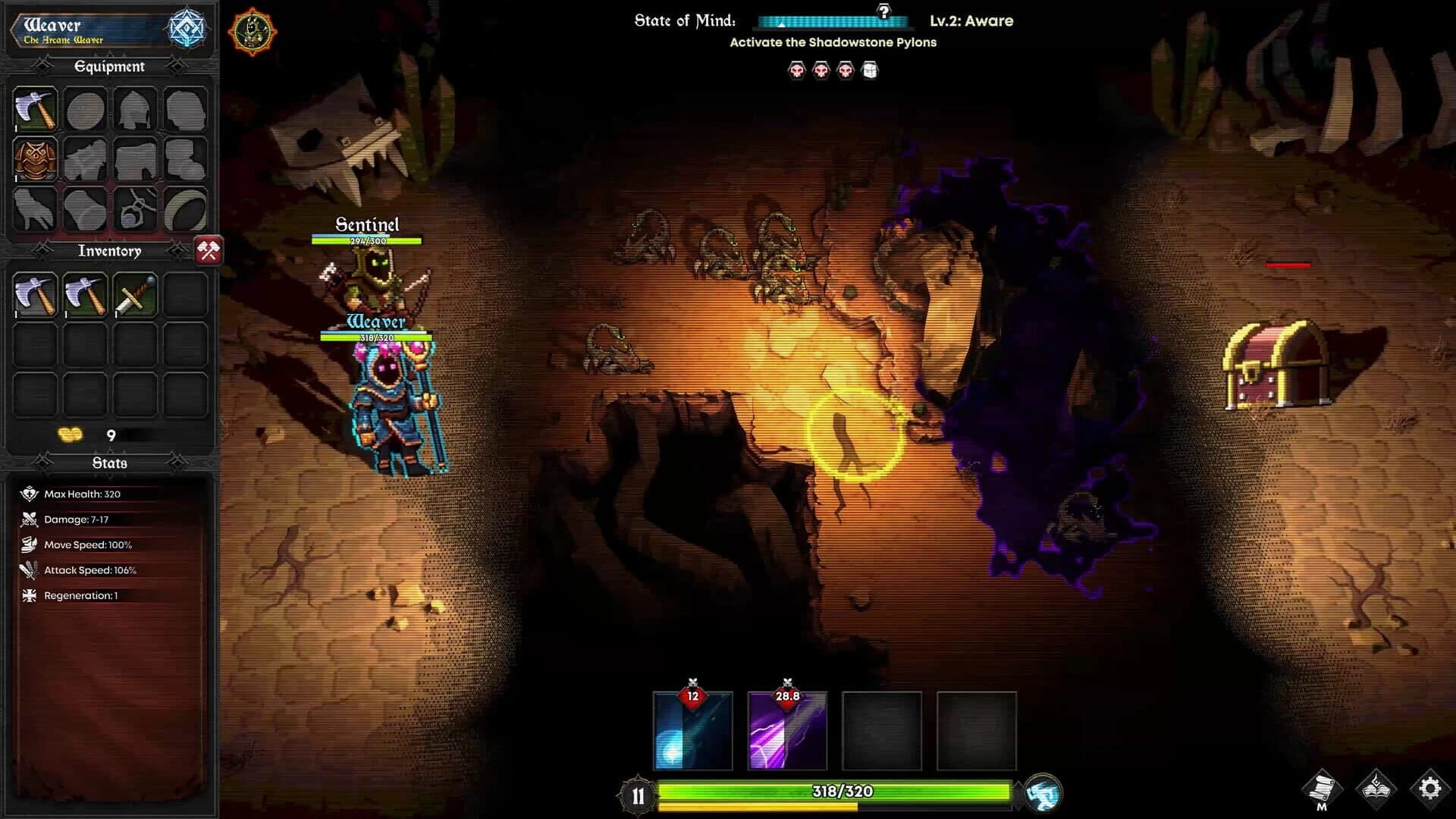This screenshot has height=819, width=1456.
Task: Click the blue orb icon beside health bar
Action: pyautogui.click(x=1044, y=790)
